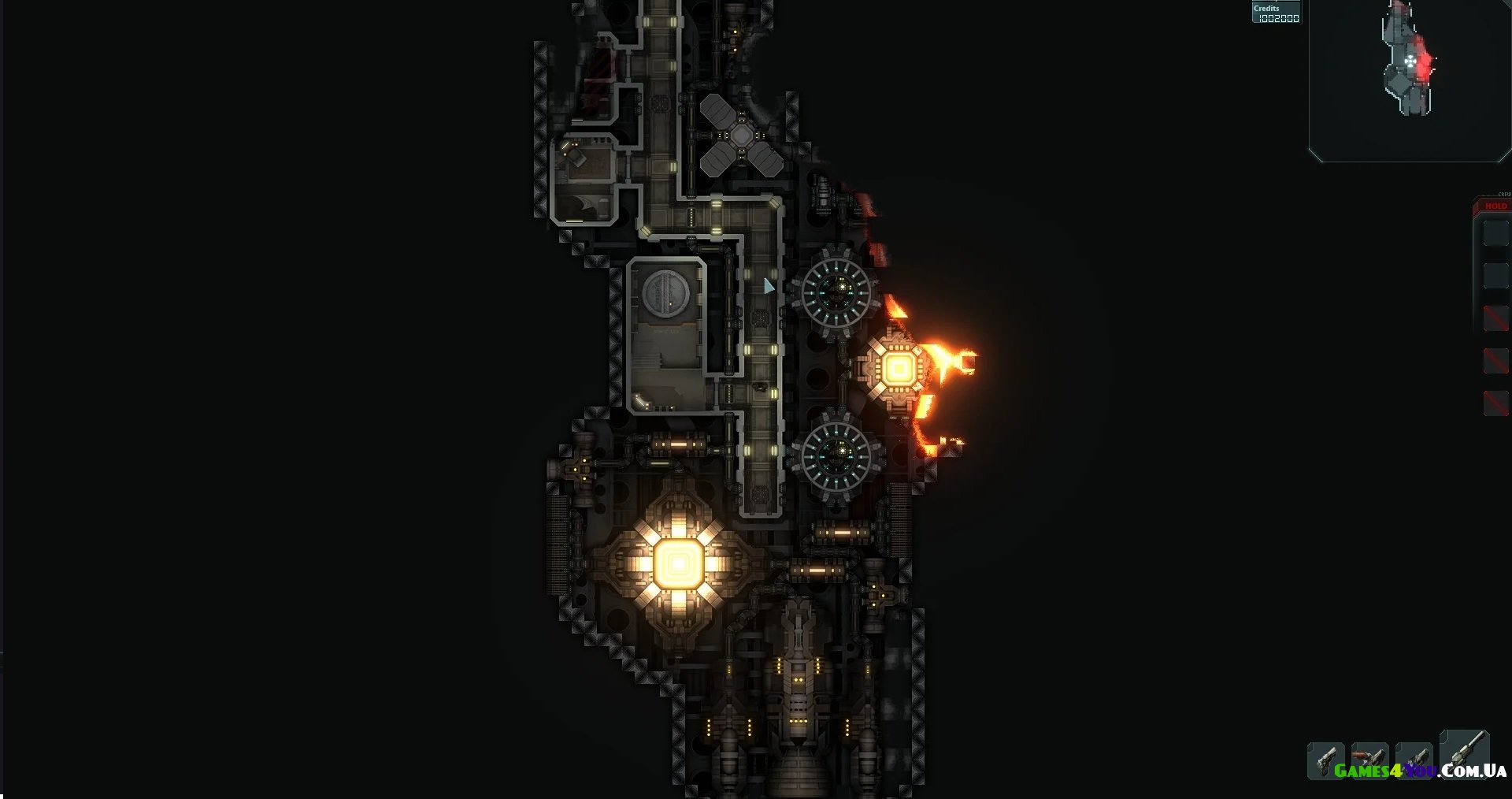The image size is (1512, 799).
Task: Click the ship minimap panel
Action: tap(1409, 80)
